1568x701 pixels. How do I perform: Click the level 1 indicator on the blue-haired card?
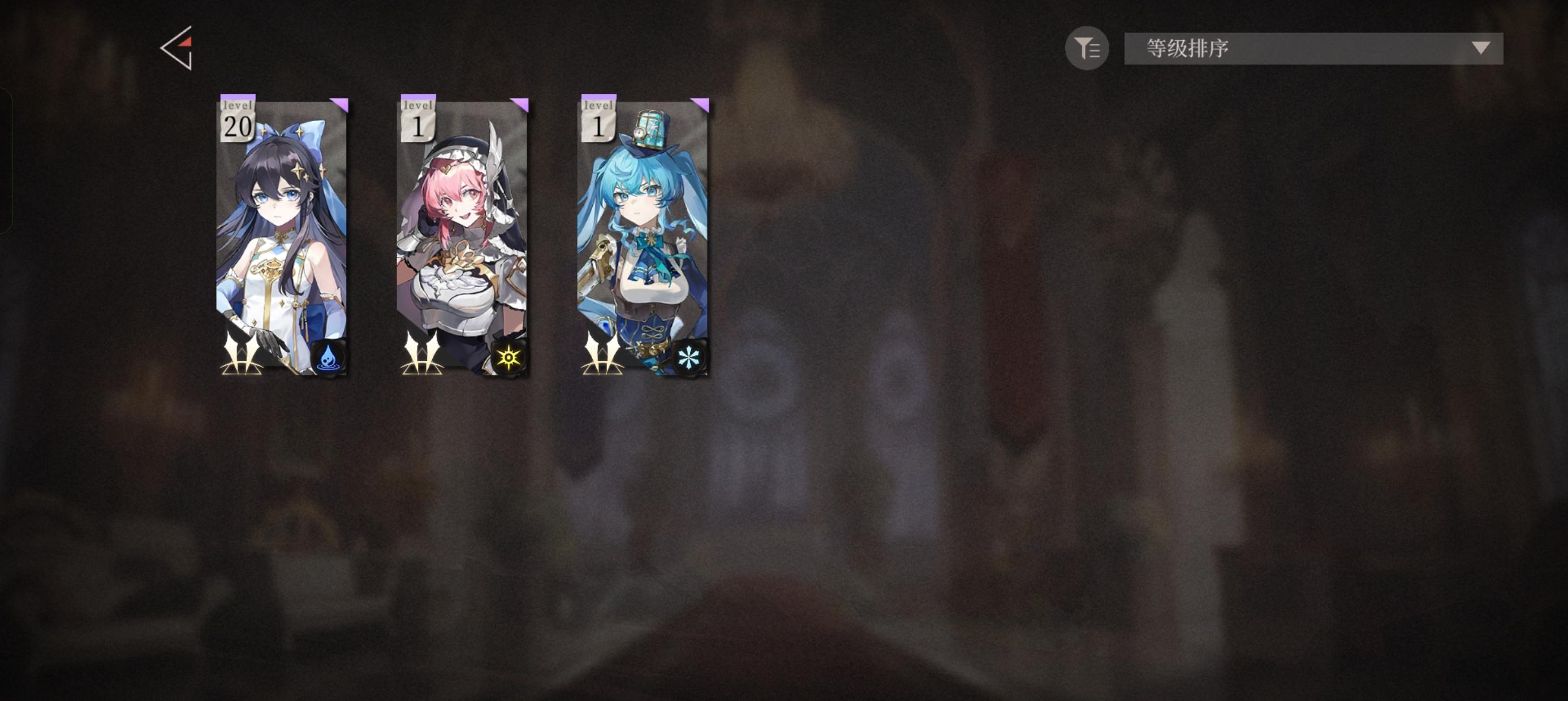click(x=600, y=119)
